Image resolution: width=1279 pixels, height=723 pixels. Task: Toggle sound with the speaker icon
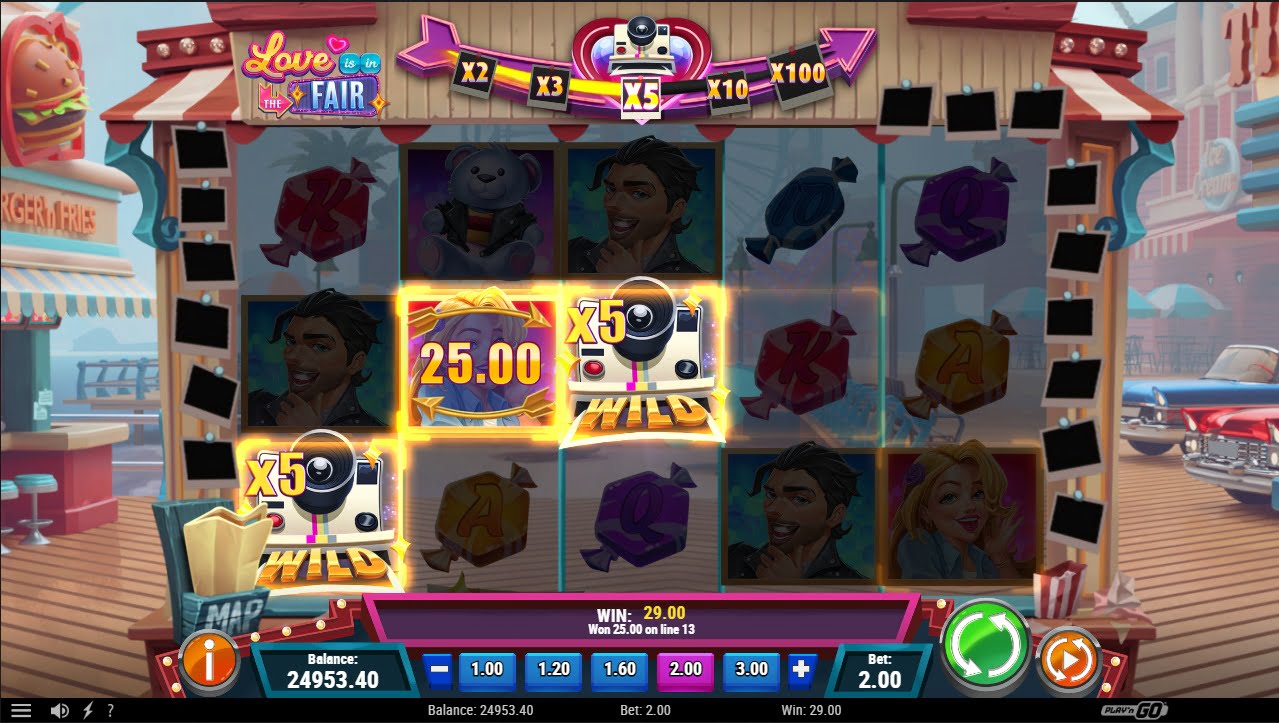[x=60, y=711]
